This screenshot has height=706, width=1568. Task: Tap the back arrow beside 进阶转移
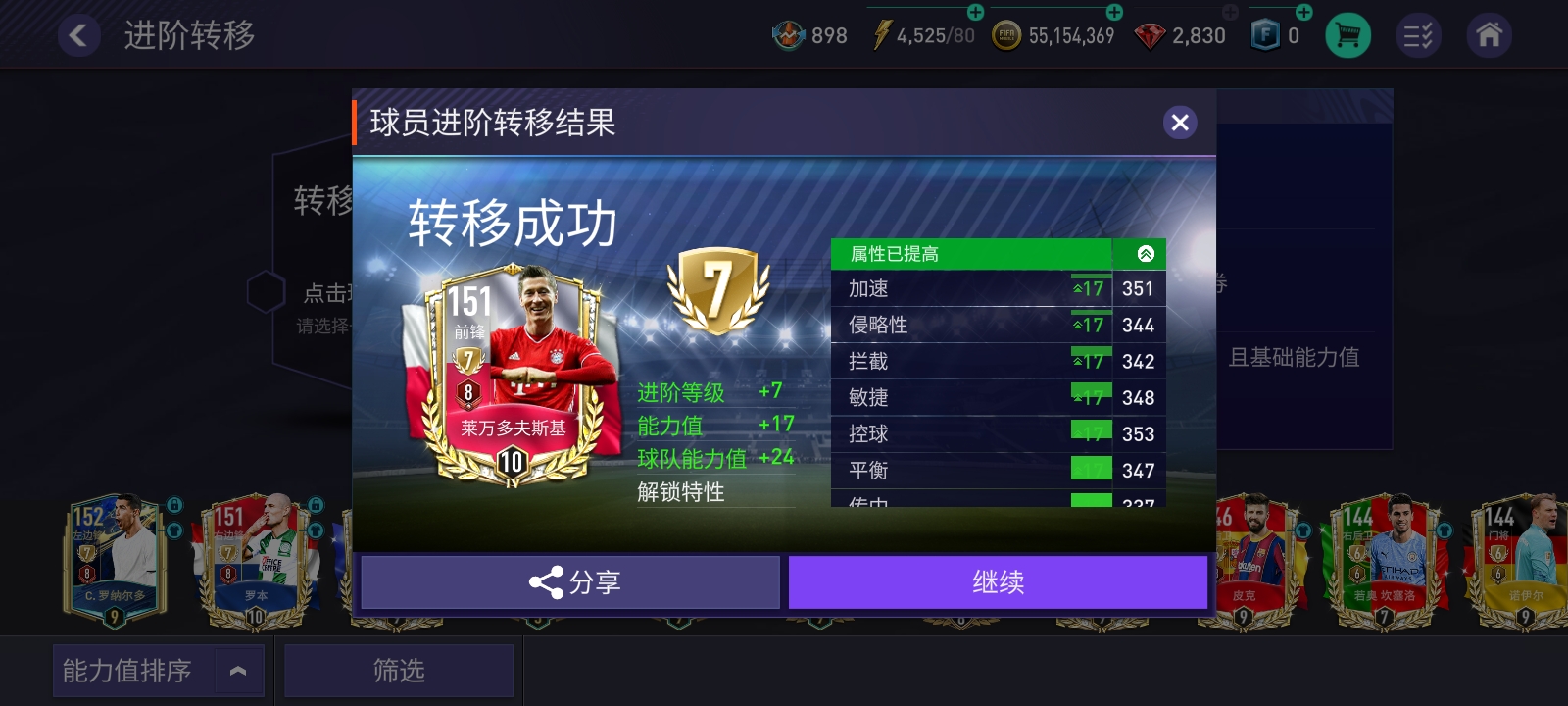point(79,34)
